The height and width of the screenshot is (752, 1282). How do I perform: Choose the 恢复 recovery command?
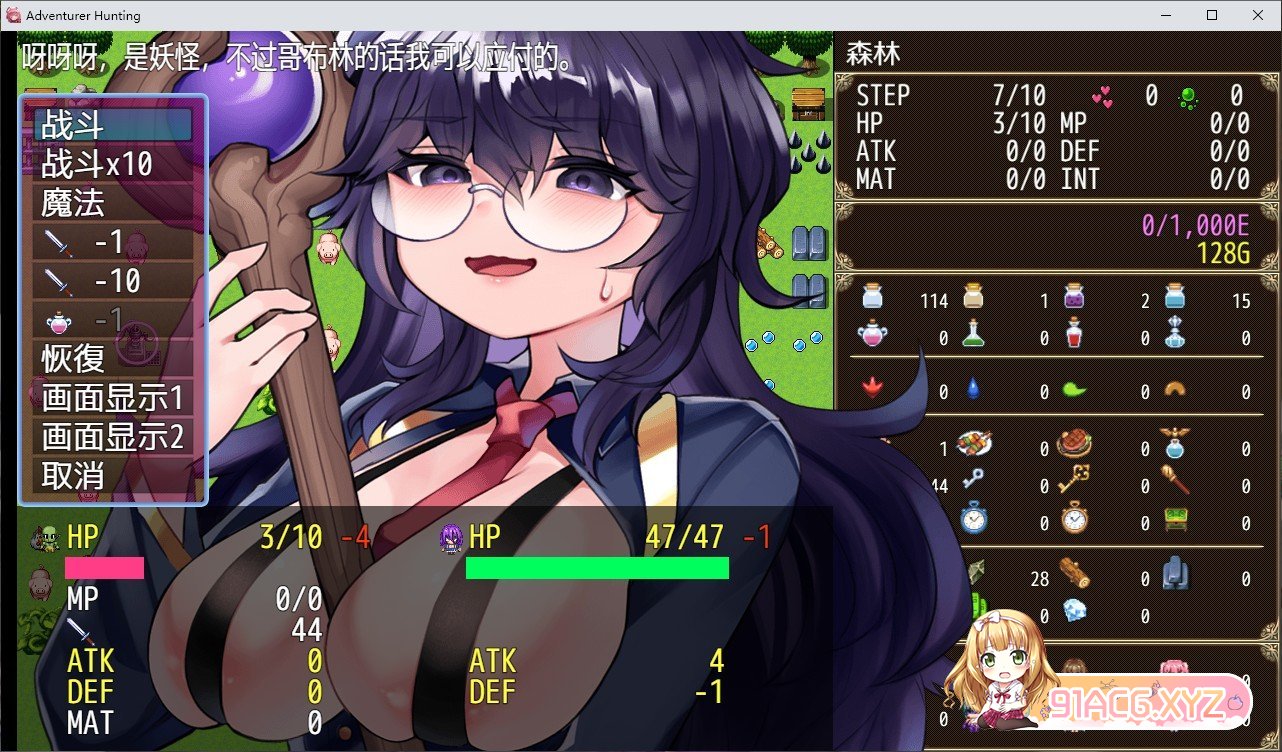[112, 358]
